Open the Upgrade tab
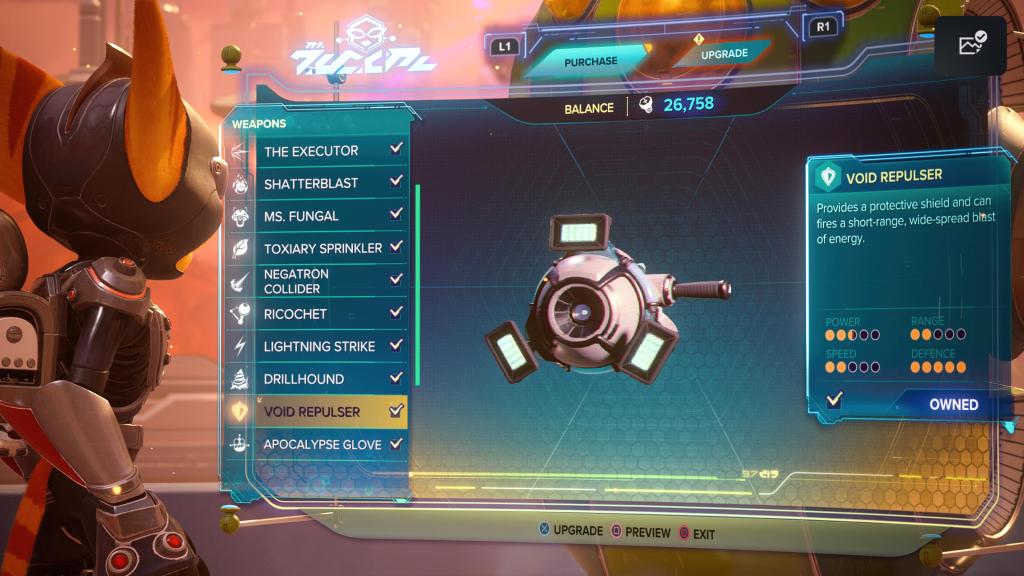1024x576 pixels. (723, 54)
